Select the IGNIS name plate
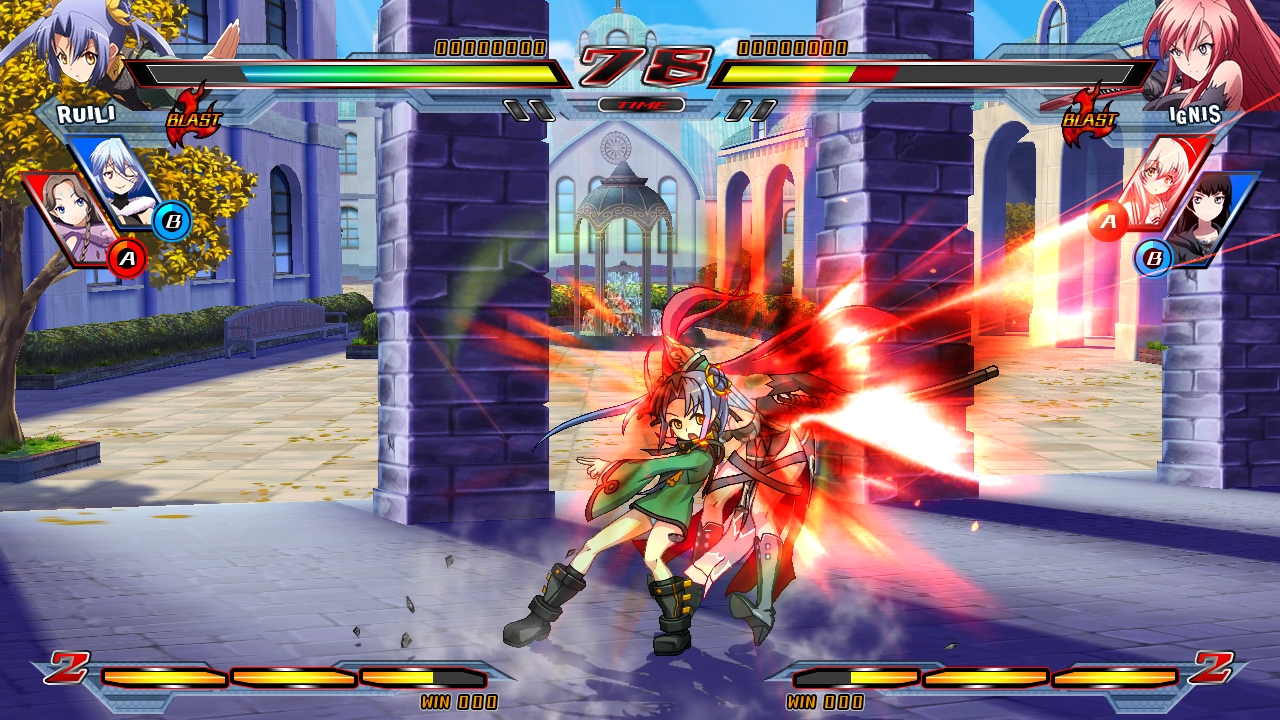 (x=1195, y=116)
